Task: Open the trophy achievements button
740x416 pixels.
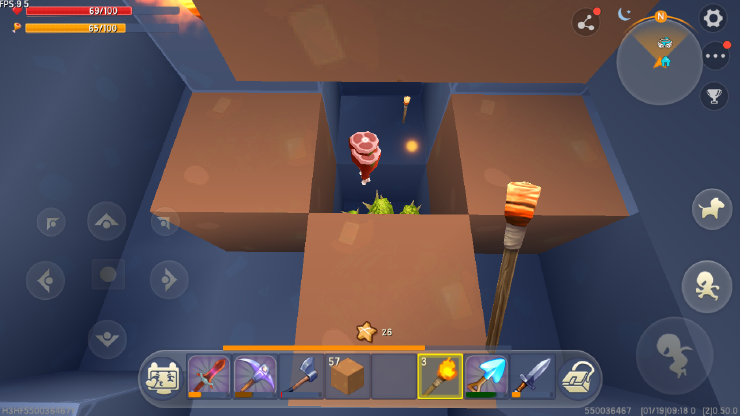Action: click(x=713, y=96)
